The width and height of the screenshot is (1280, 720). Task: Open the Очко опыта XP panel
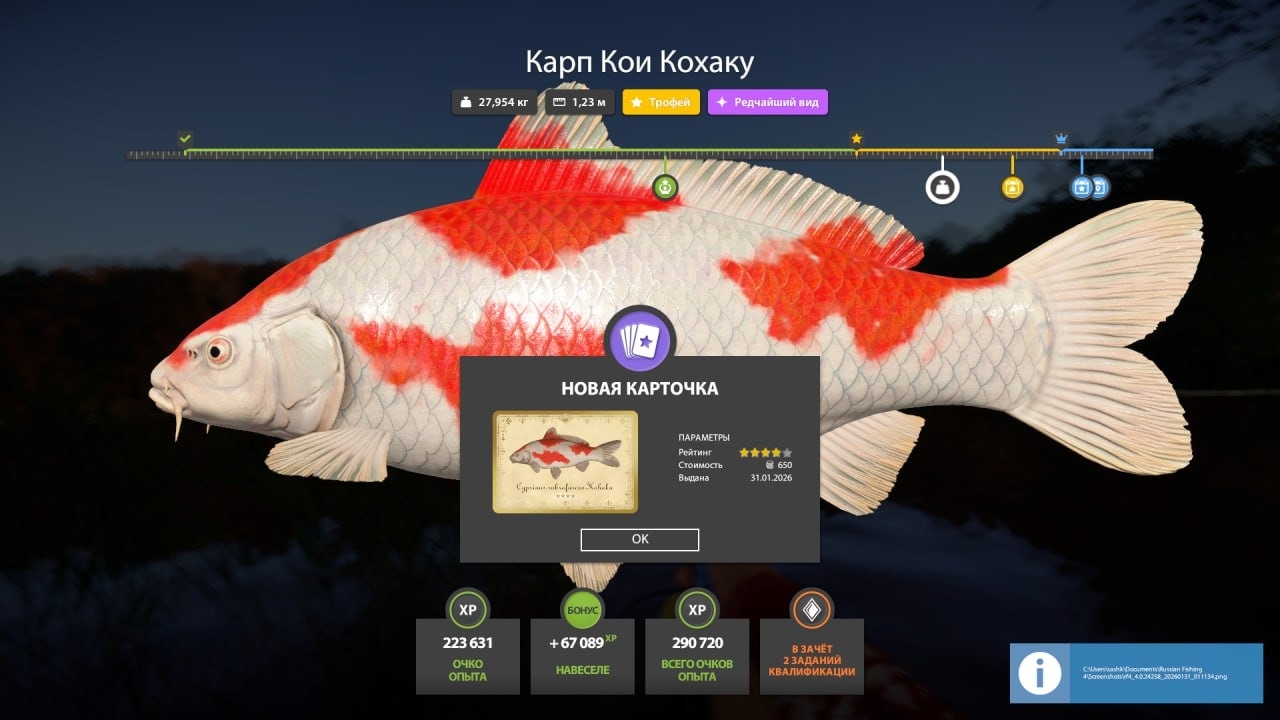(x=468, y=655)
